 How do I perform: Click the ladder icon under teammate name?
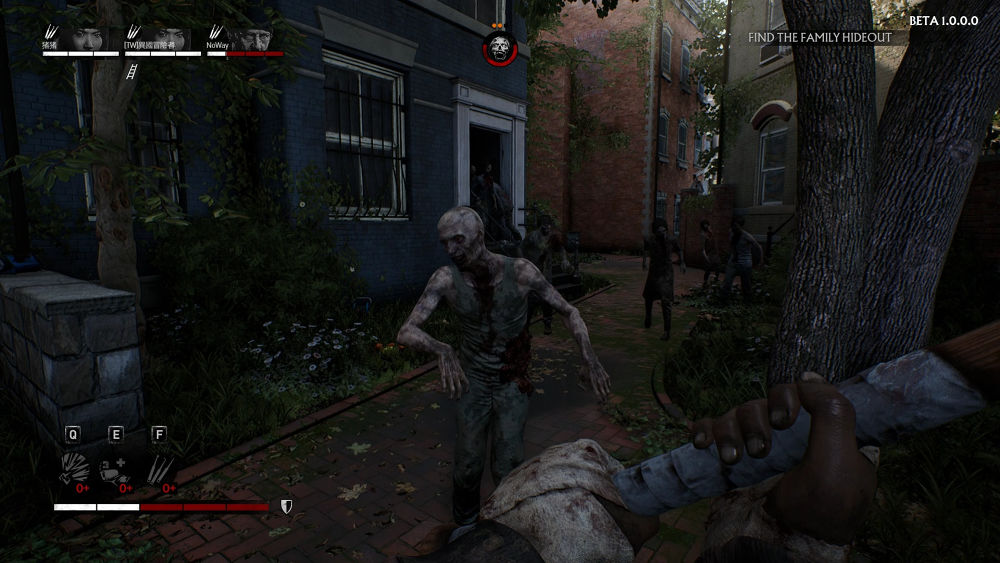pos(129,71)
